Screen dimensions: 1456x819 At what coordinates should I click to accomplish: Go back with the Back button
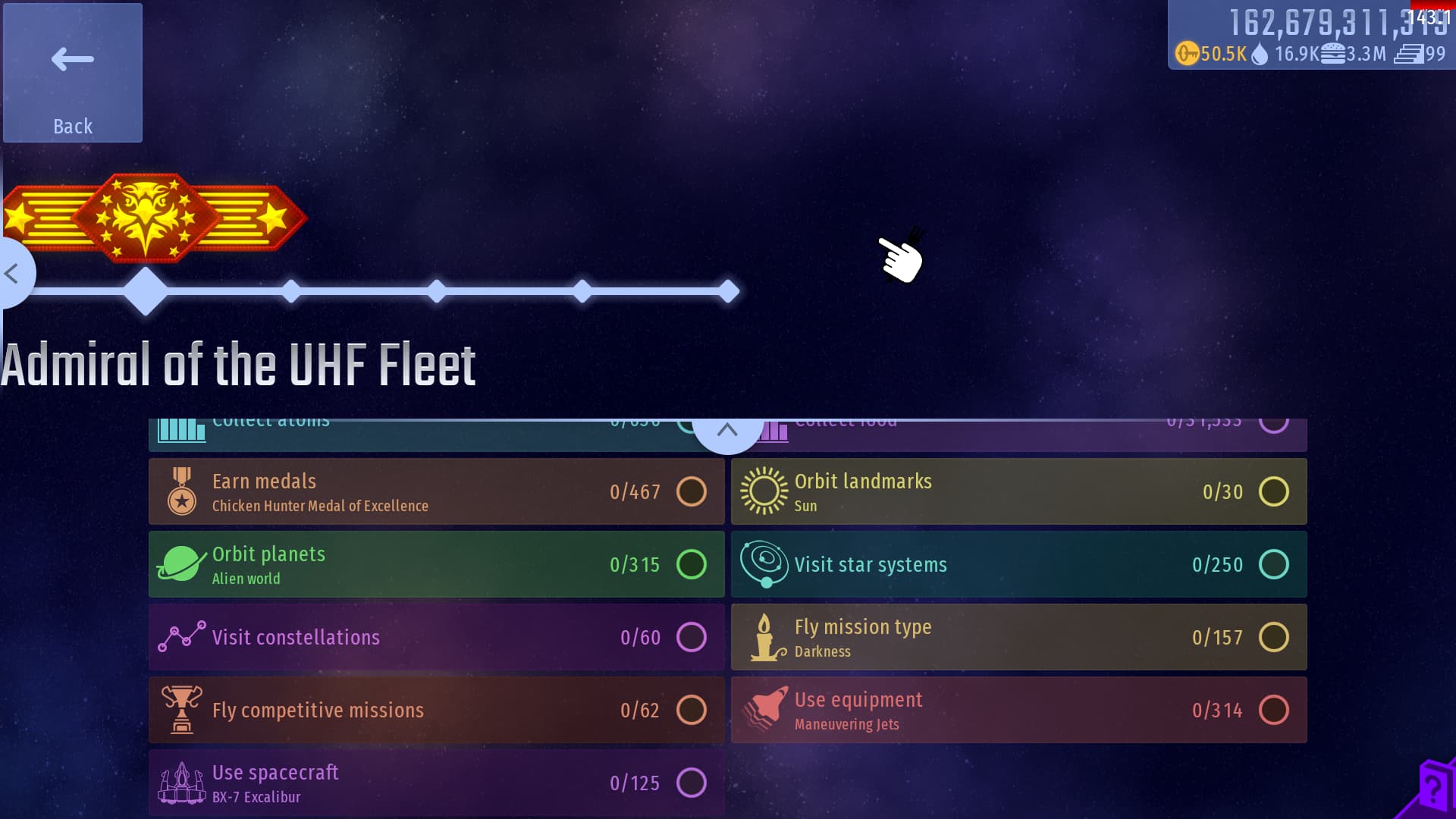[73, 73]
